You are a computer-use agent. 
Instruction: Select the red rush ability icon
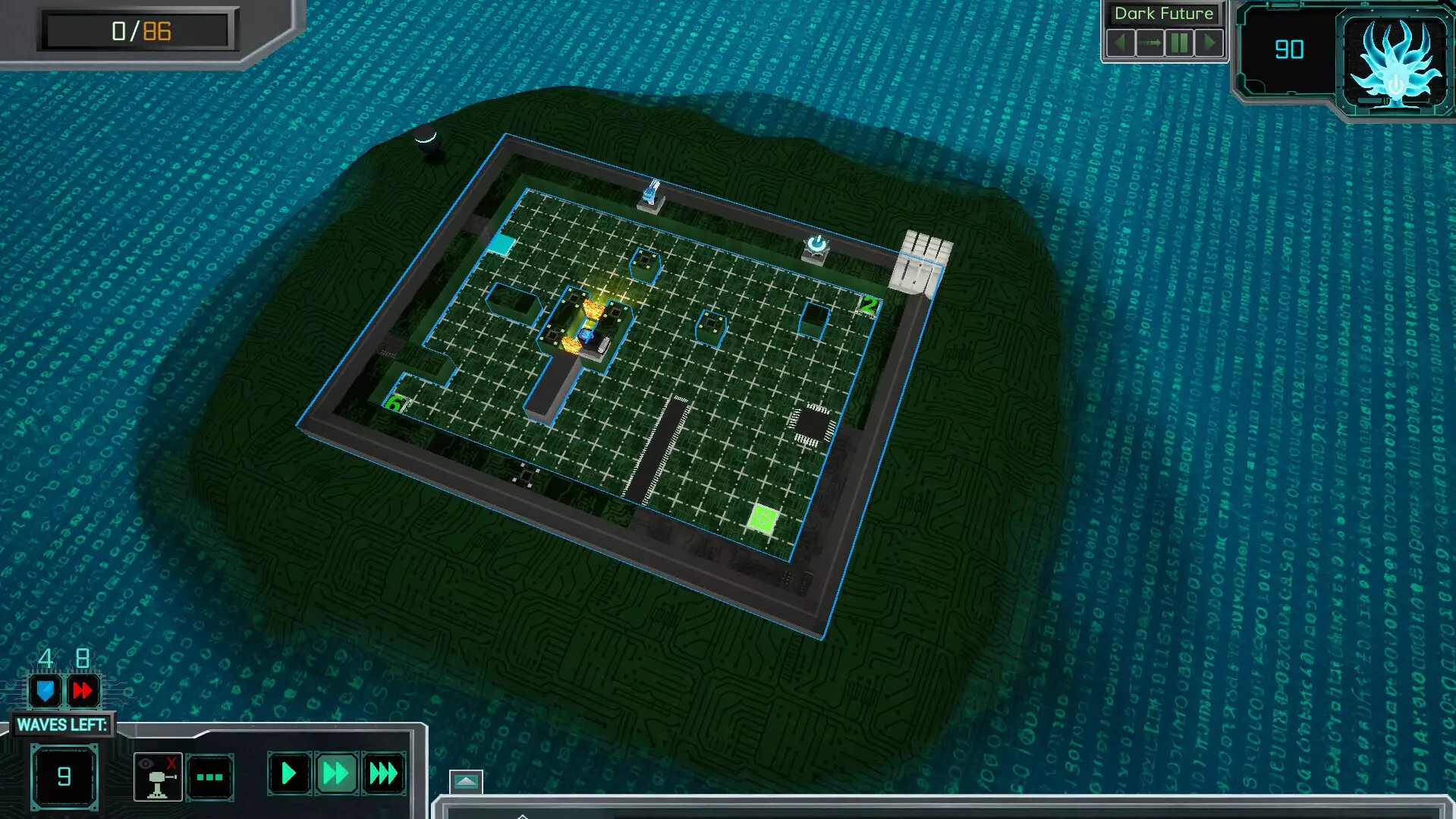[x=83, y=689]
